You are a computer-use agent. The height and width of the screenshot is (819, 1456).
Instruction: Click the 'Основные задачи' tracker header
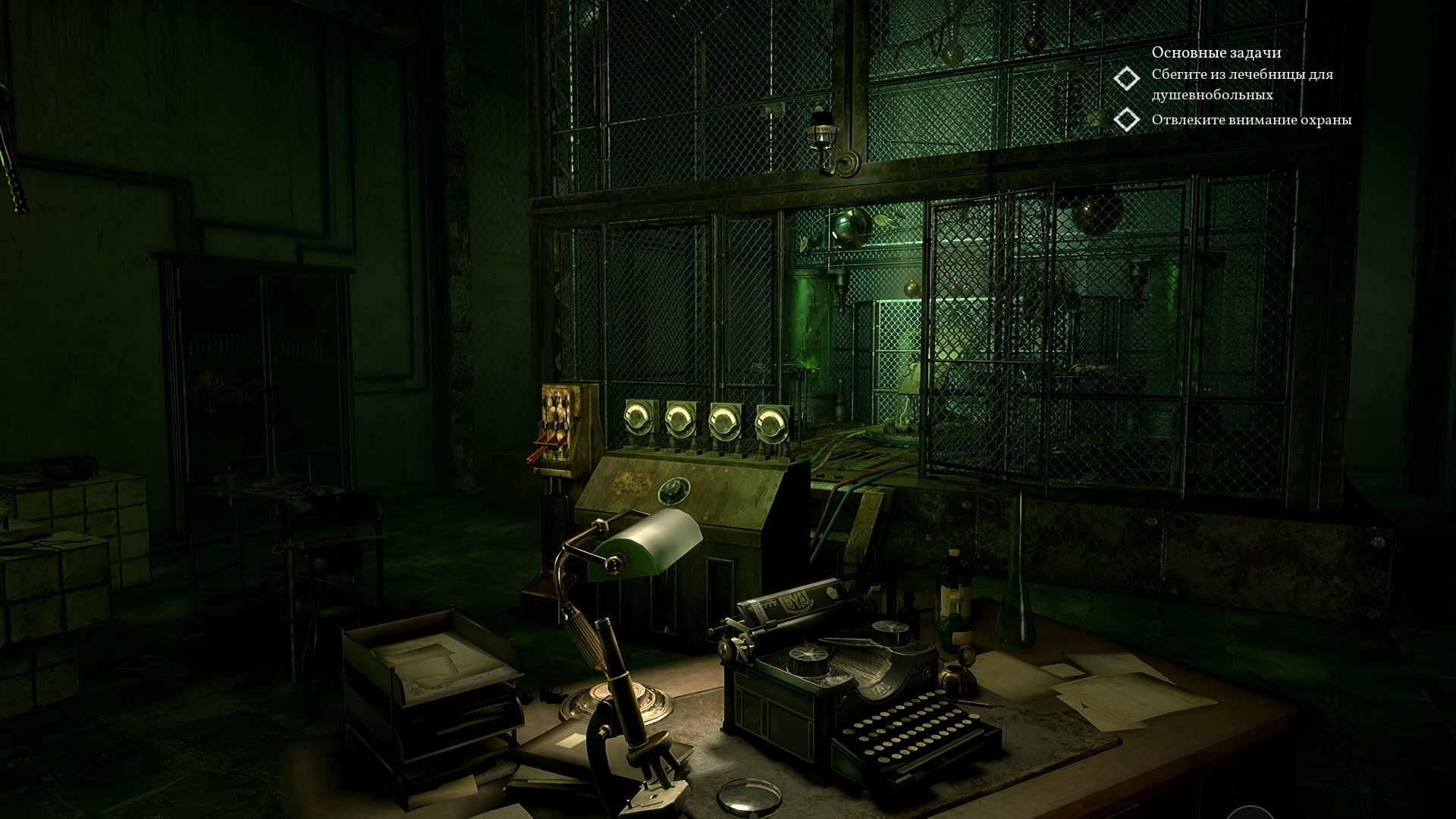coord(1216,52)
